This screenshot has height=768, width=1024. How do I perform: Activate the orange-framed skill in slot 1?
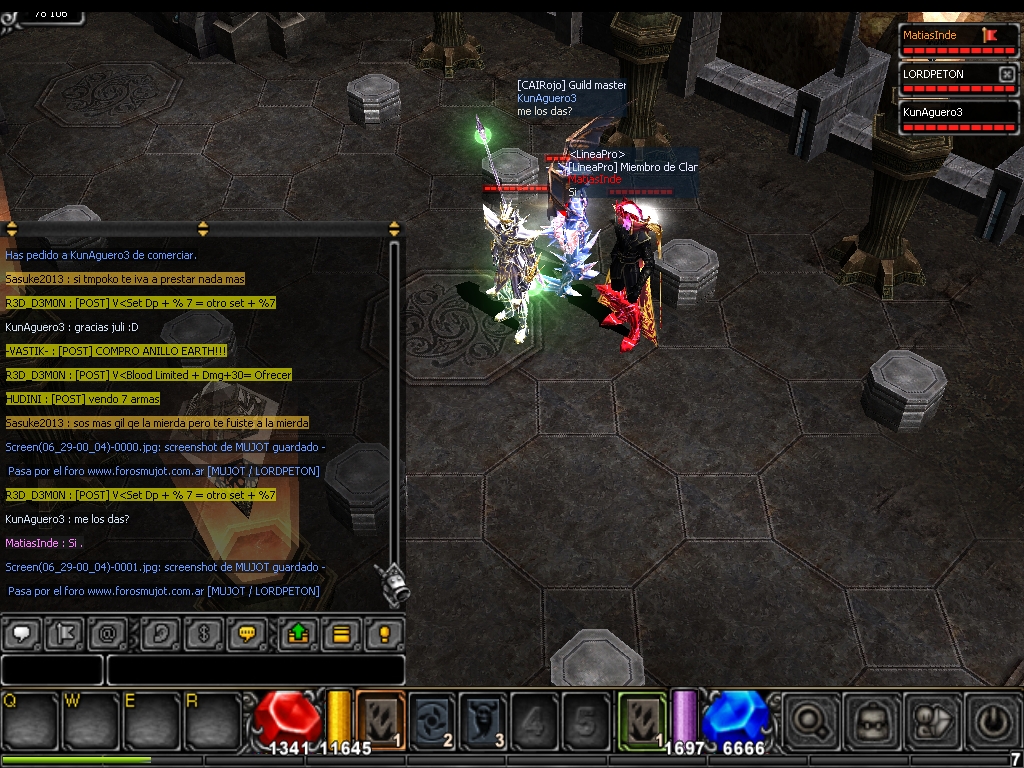coord(380,720)
